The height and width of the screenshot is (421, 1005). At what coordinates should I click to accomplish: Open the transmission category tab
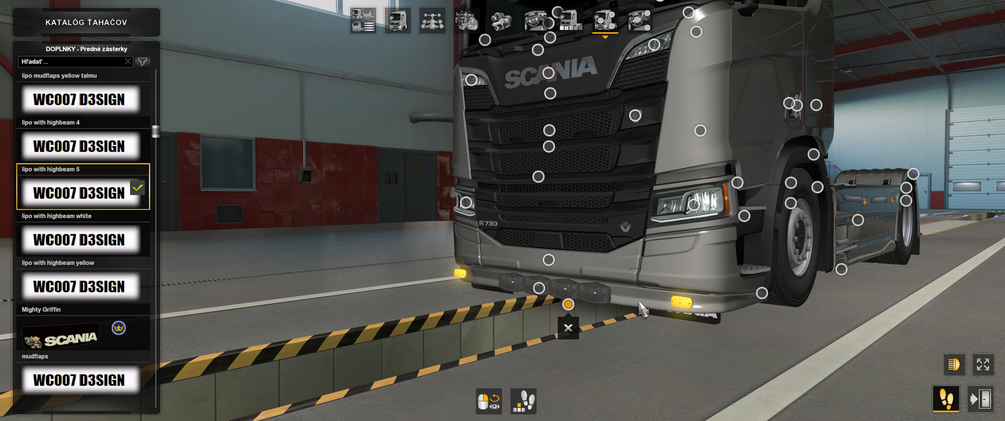point(501,21)
